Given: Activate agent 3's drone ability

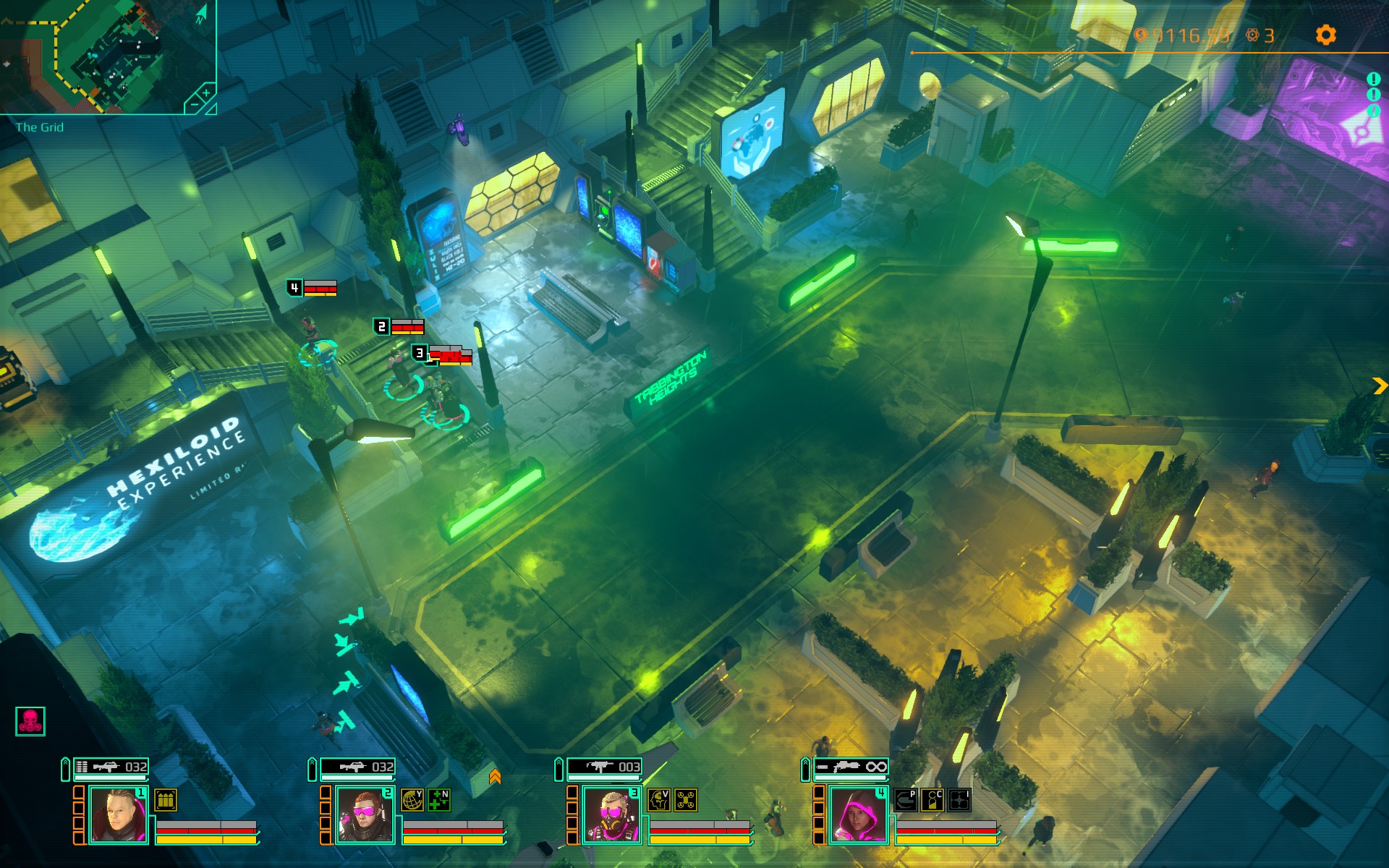Looking at the screenshot, I should coord(686,800).
